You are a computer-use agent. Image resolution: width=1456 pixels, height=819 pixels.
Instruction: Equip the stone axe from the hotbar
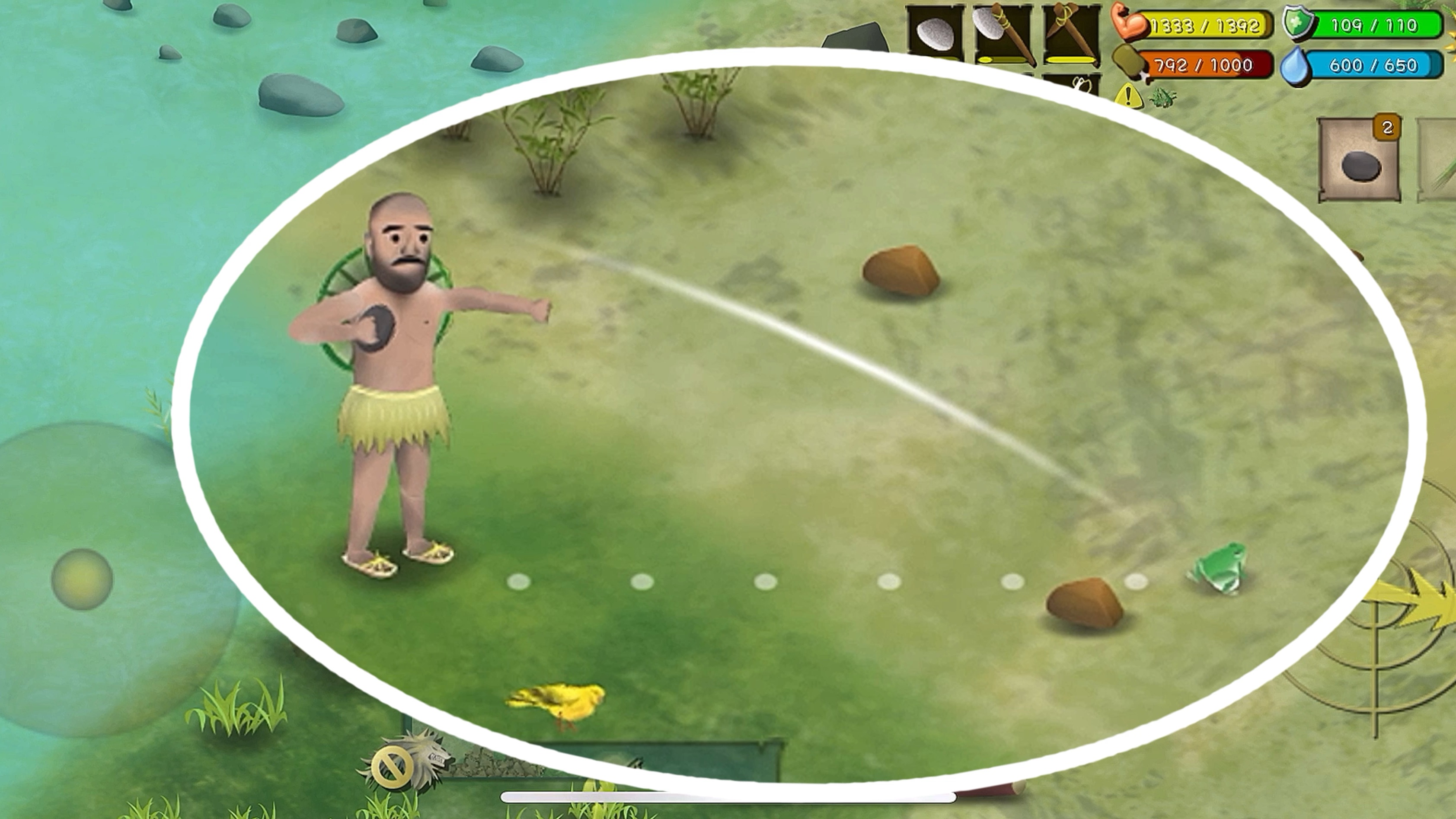coord(1003,33)
